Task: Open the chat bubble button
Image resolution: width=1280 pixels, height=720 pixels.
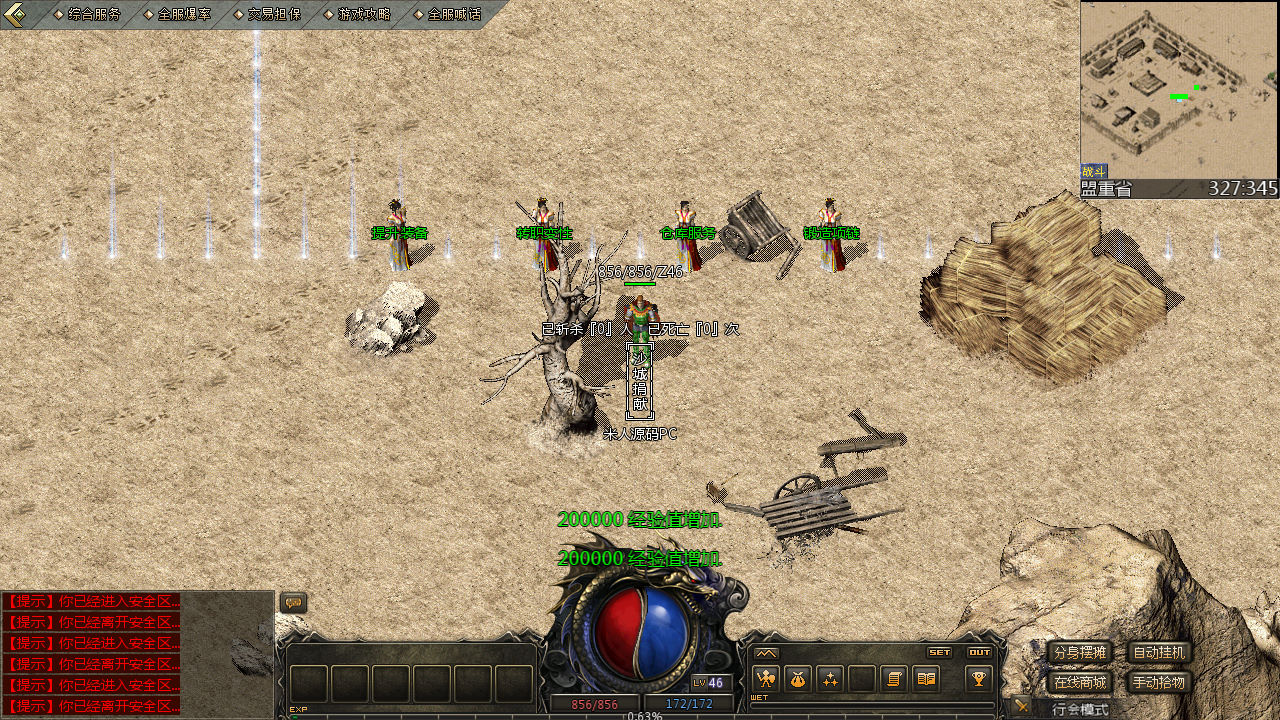Action: pos(293,603)
